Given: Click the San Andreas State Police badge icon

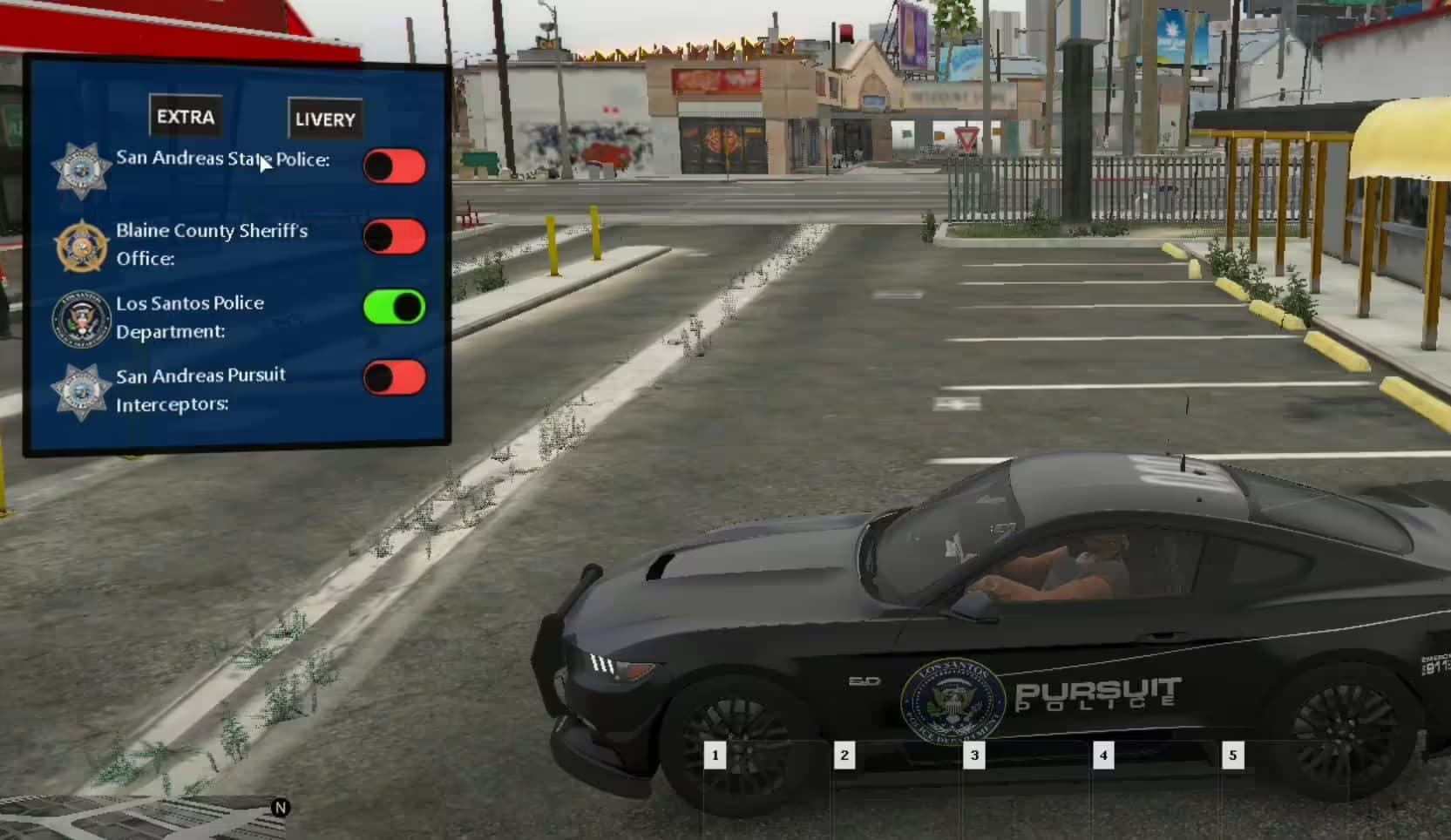Looking at the screenshot, I should [81, 166].
